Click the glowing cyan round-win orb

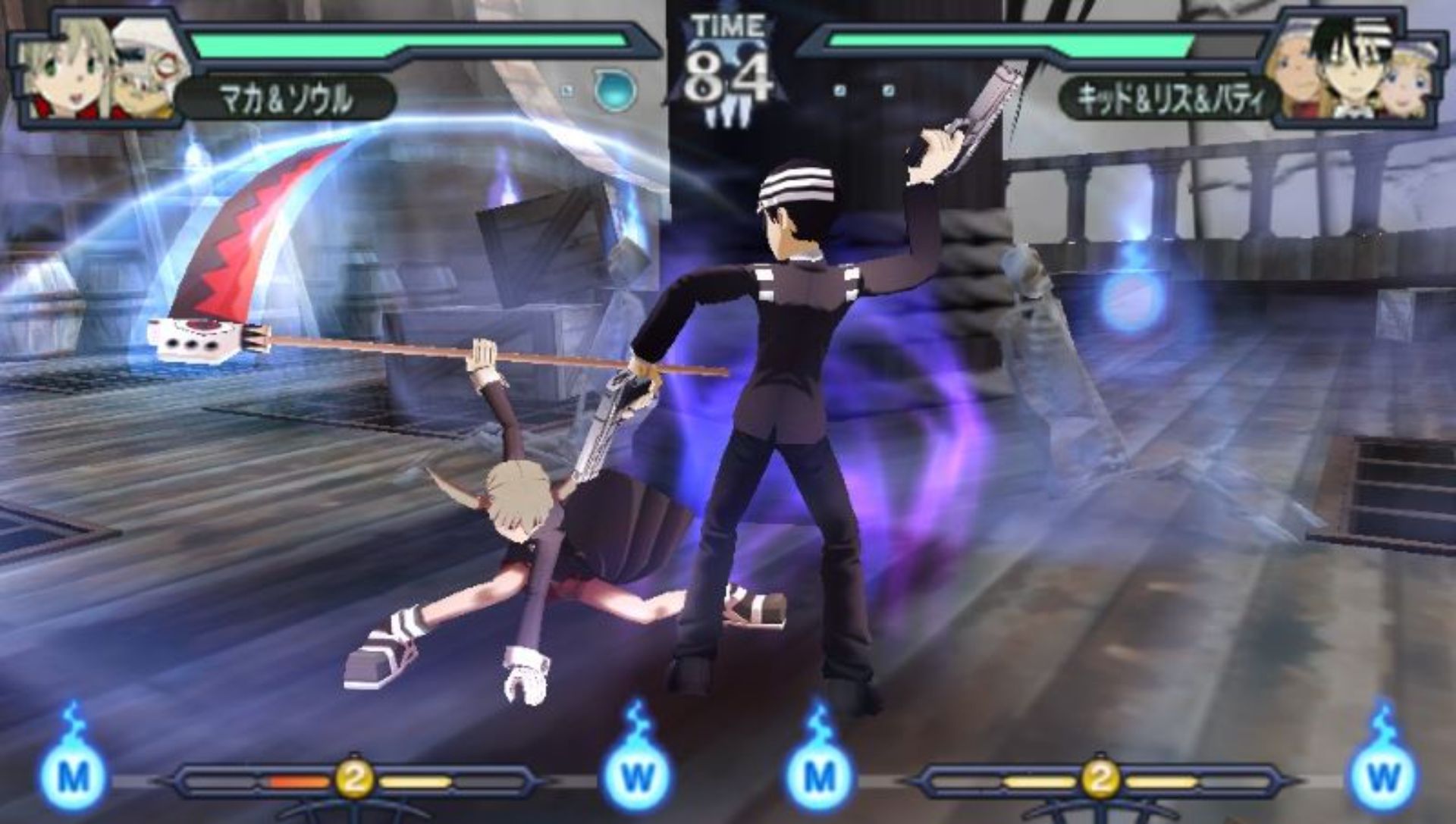[x=614, y=90]
